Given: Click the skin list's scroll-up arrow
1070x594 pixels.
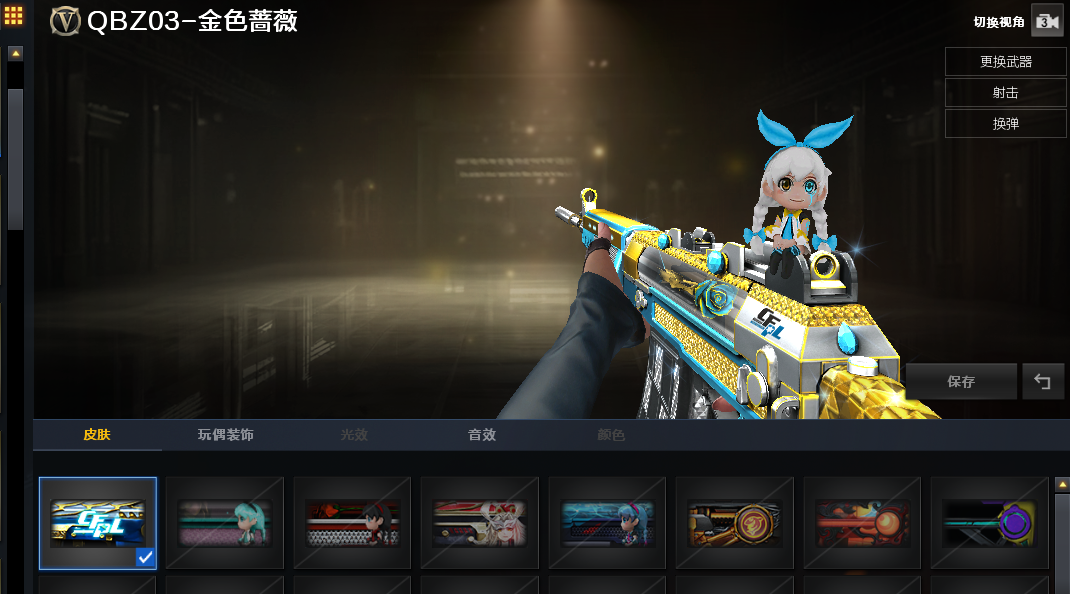Looking at the screenshot, I should (x=1061, y=485).
